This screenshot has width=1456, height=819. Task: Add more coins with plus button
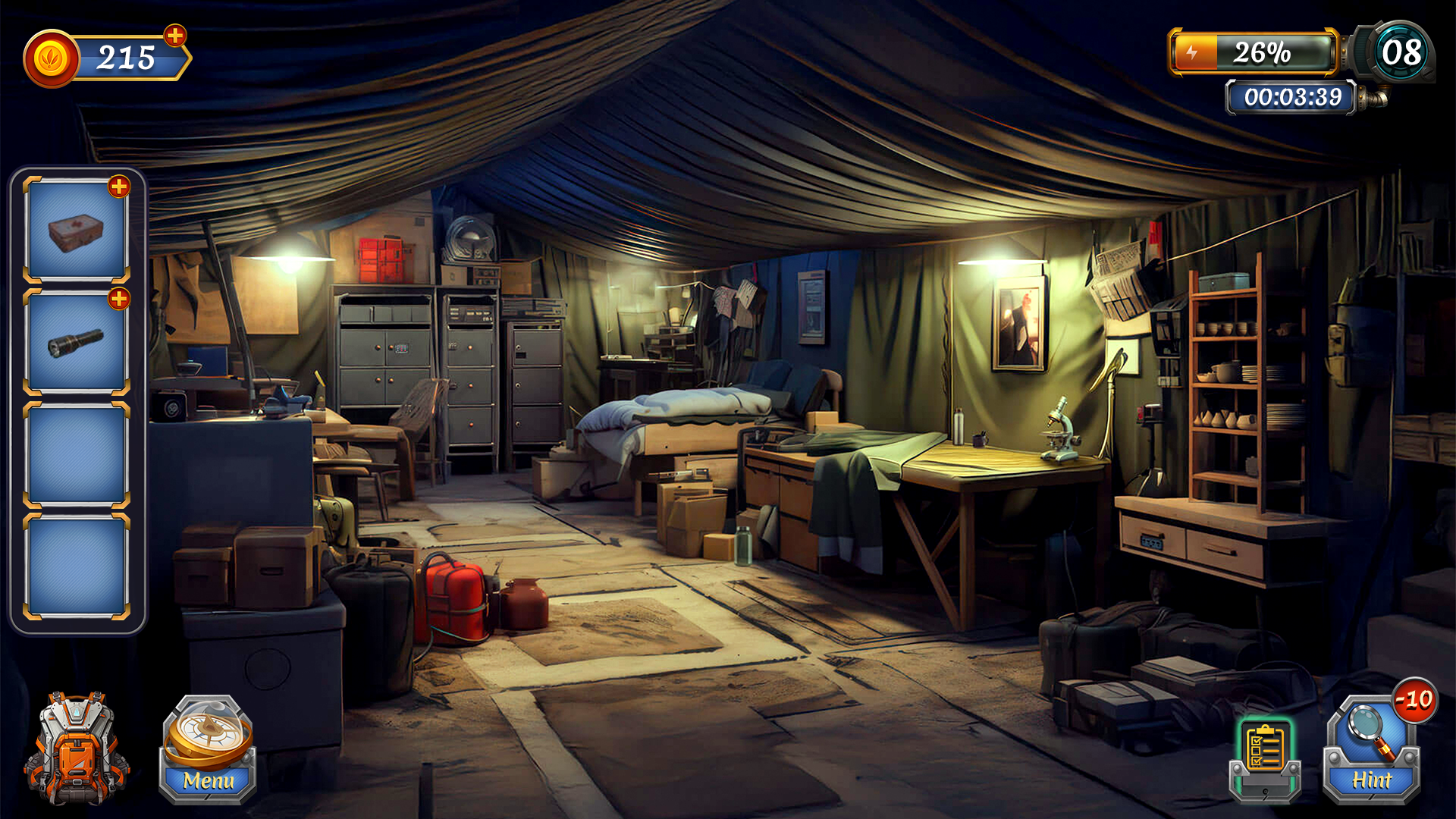coord(175,36)
